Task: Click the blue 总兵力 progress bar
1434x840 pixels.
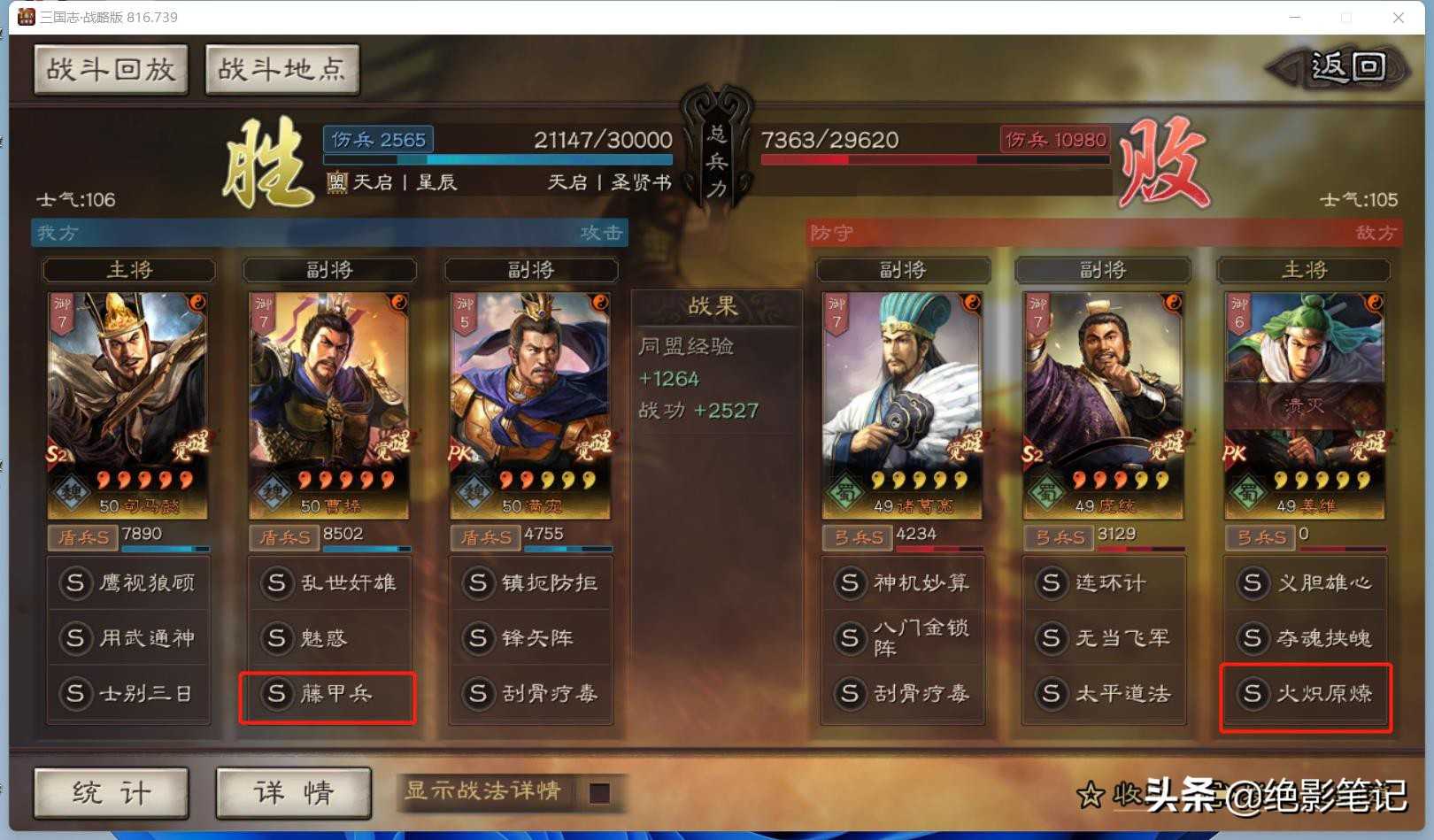Action: [496, 160]
